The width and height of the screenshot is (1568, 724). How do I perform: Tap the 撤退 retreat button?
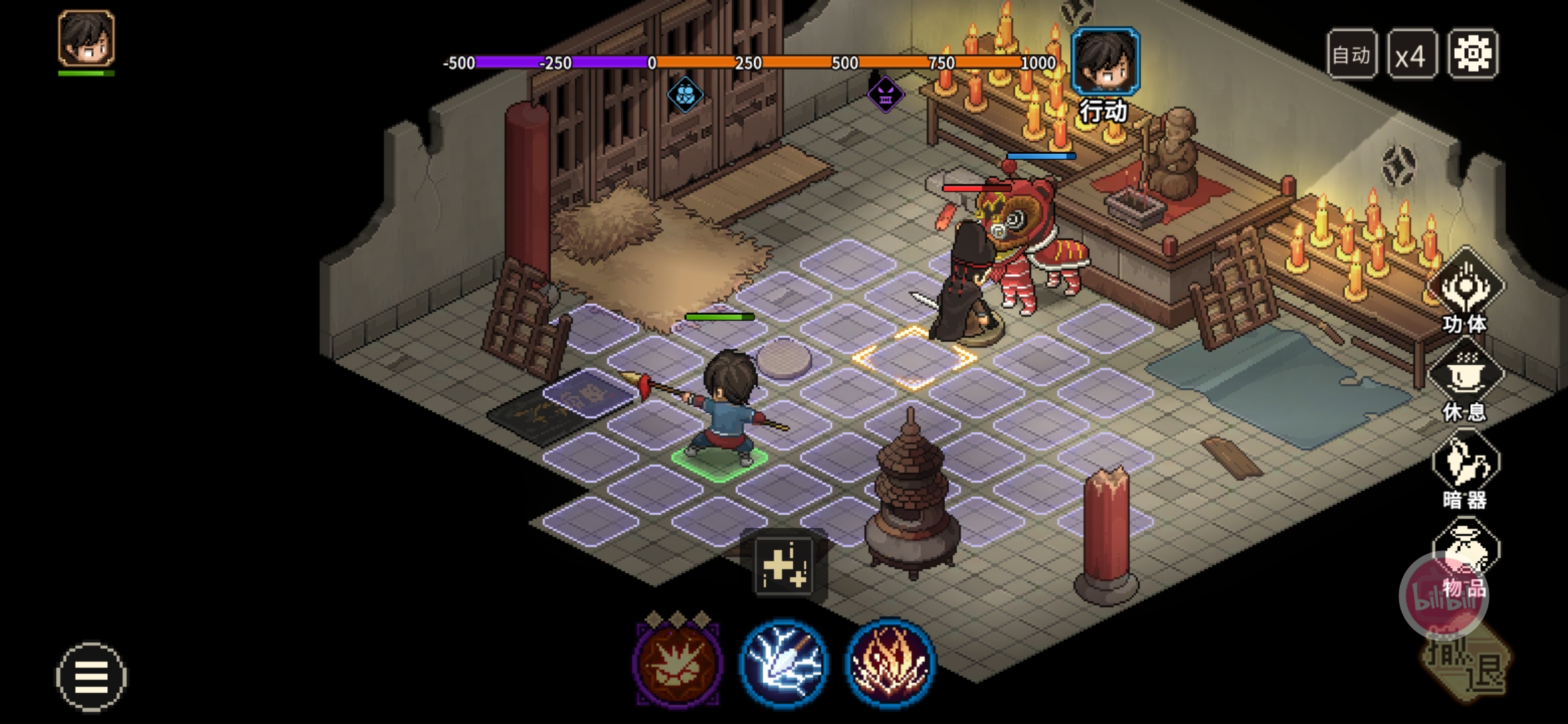click(x=1467, y=664)
